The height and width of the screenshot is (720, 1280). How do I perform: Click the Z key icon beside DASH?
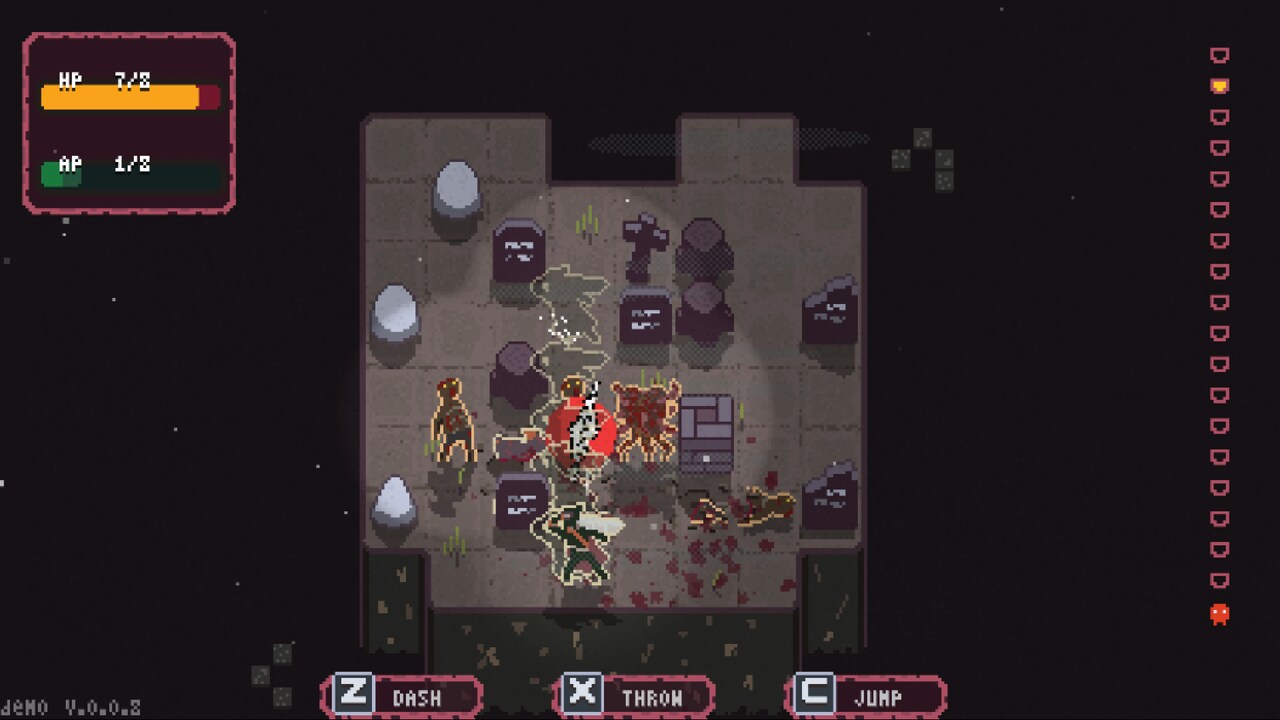click(x=352, y=695)
